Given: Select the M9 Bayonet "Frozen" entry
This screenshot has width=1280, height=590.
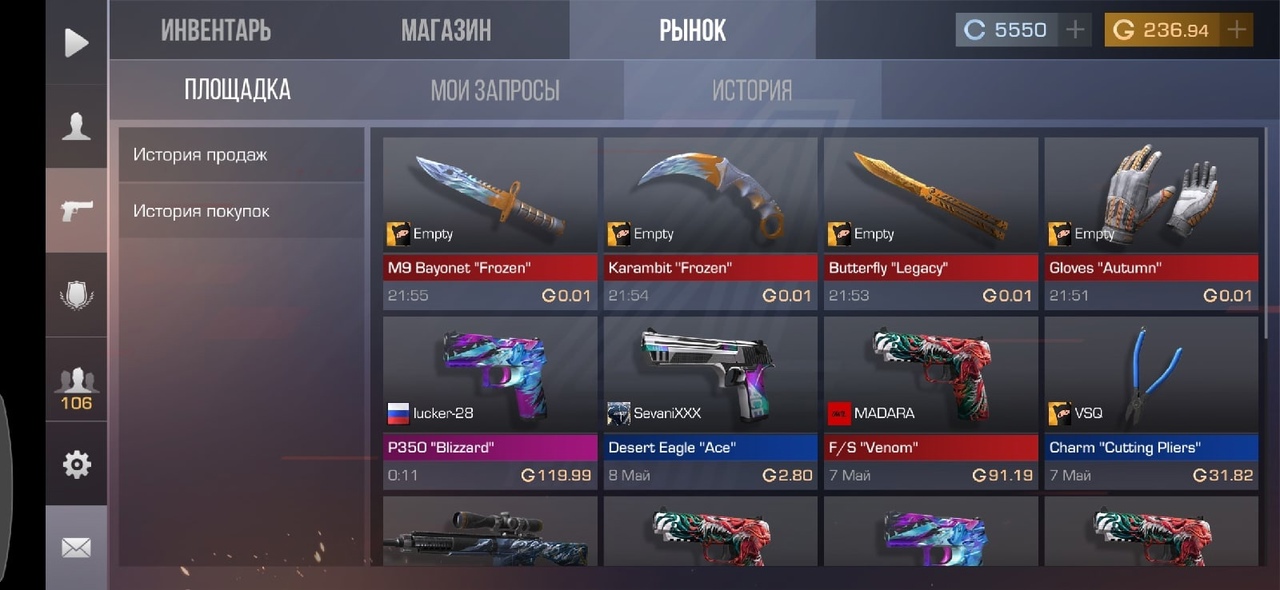Looking at the screenshot, I should [490, 222].
